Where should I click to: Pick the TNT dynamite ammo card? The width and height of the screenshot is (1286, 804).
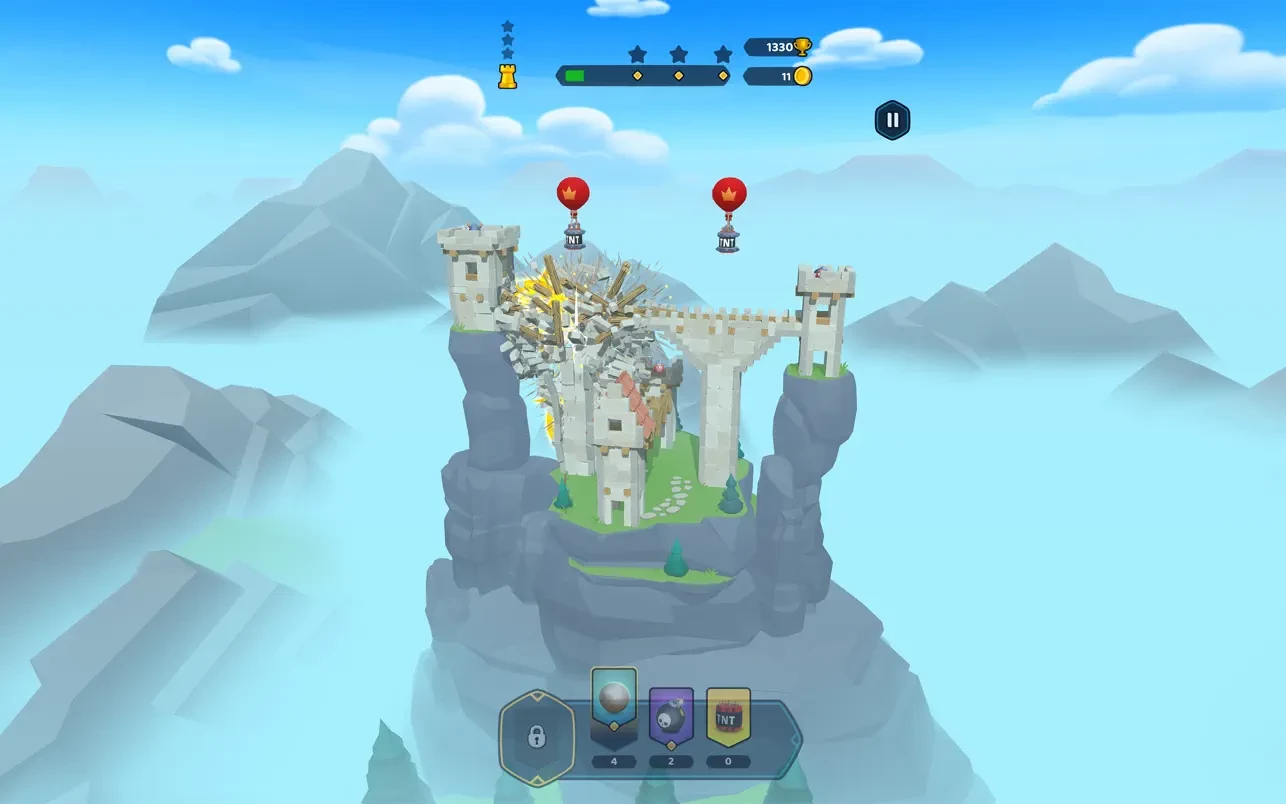[x=728, y=717]
